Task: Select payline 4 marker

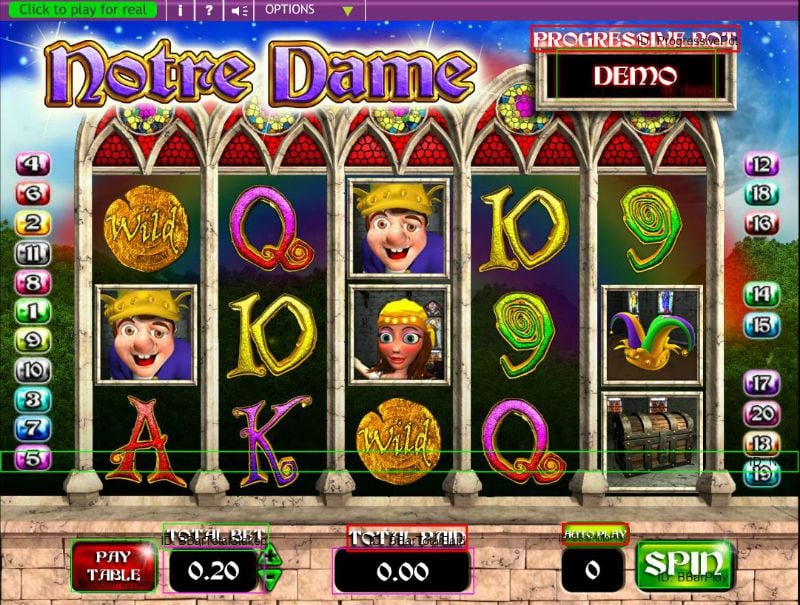Action: tap(33, 164)
